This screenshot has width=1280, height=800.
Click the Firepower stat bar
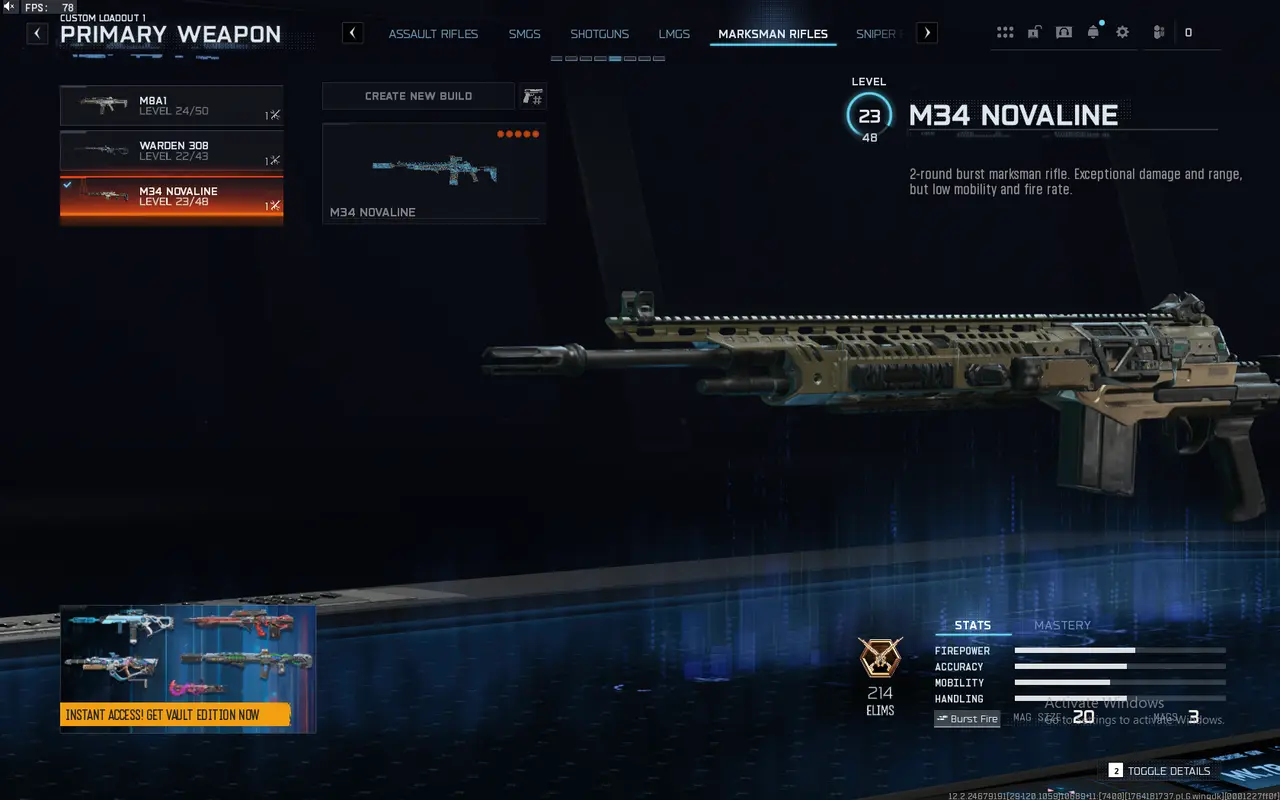click(1119, 650)
